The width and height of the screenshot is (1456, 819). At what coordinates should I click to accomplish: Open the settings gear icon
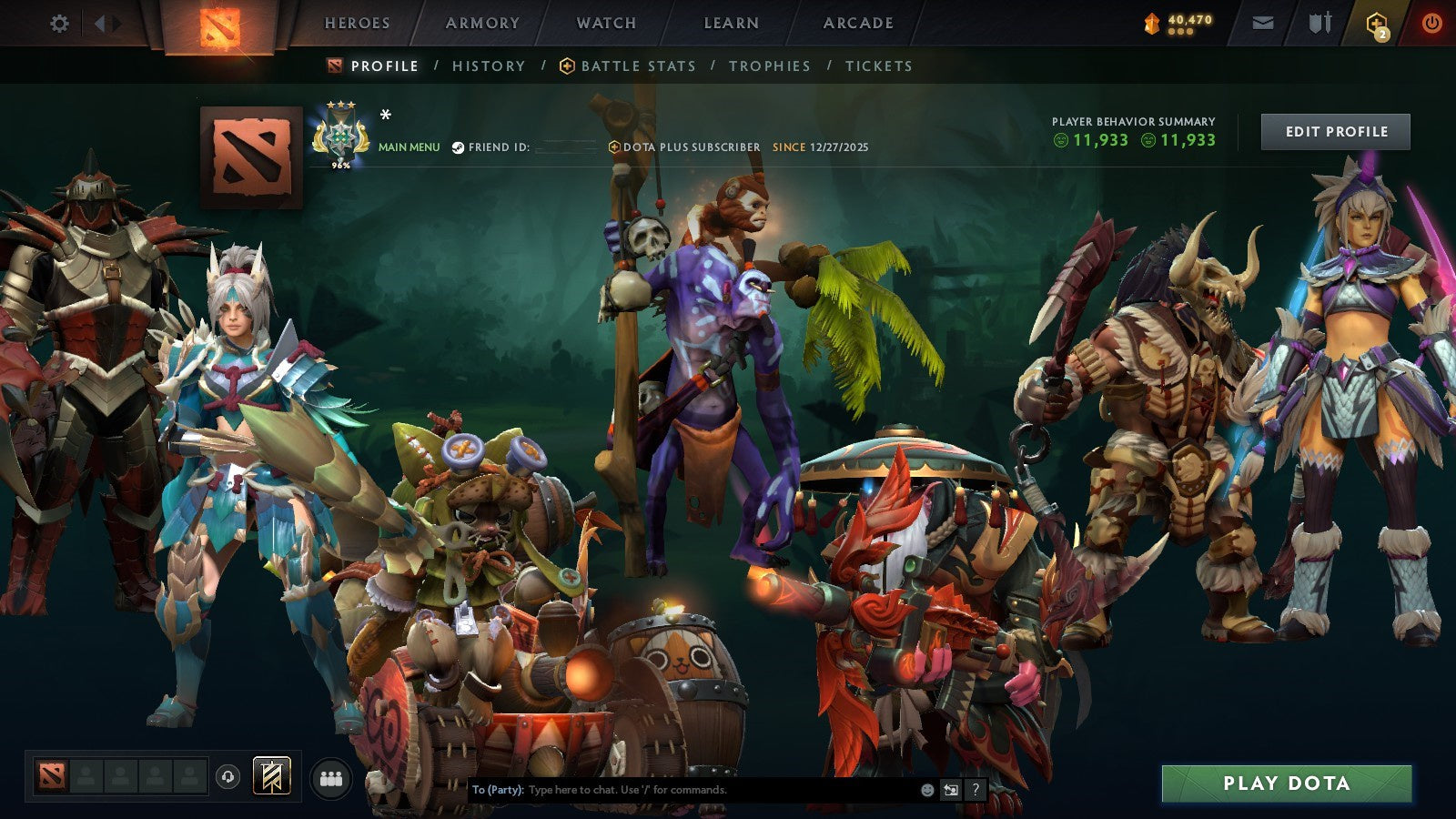60,25
